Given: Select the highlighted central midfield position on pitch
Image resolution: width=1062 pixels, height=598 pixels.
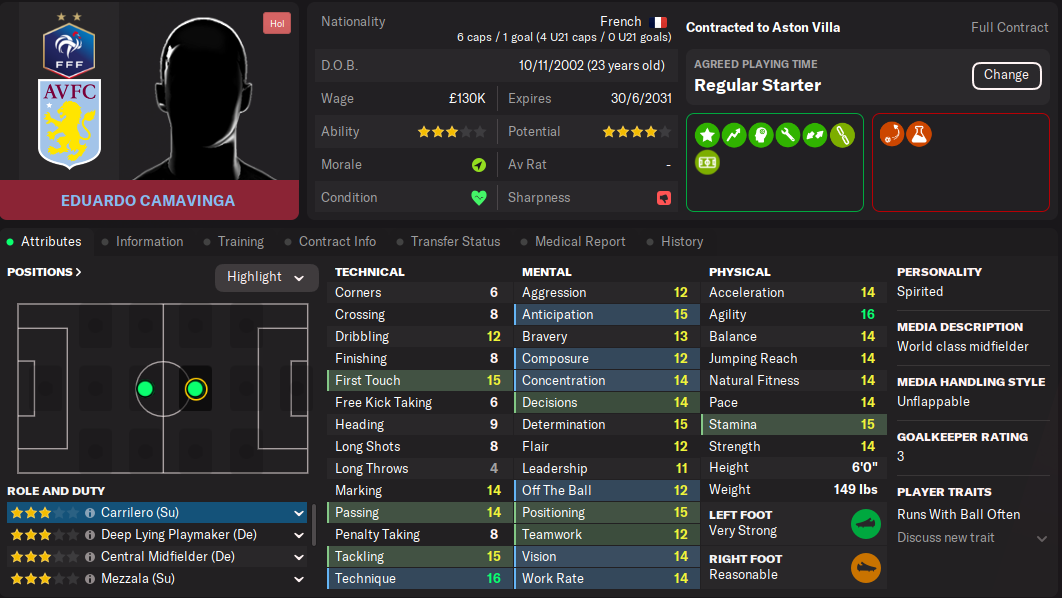Looking at the screenshot, I should tap(195, 389).
